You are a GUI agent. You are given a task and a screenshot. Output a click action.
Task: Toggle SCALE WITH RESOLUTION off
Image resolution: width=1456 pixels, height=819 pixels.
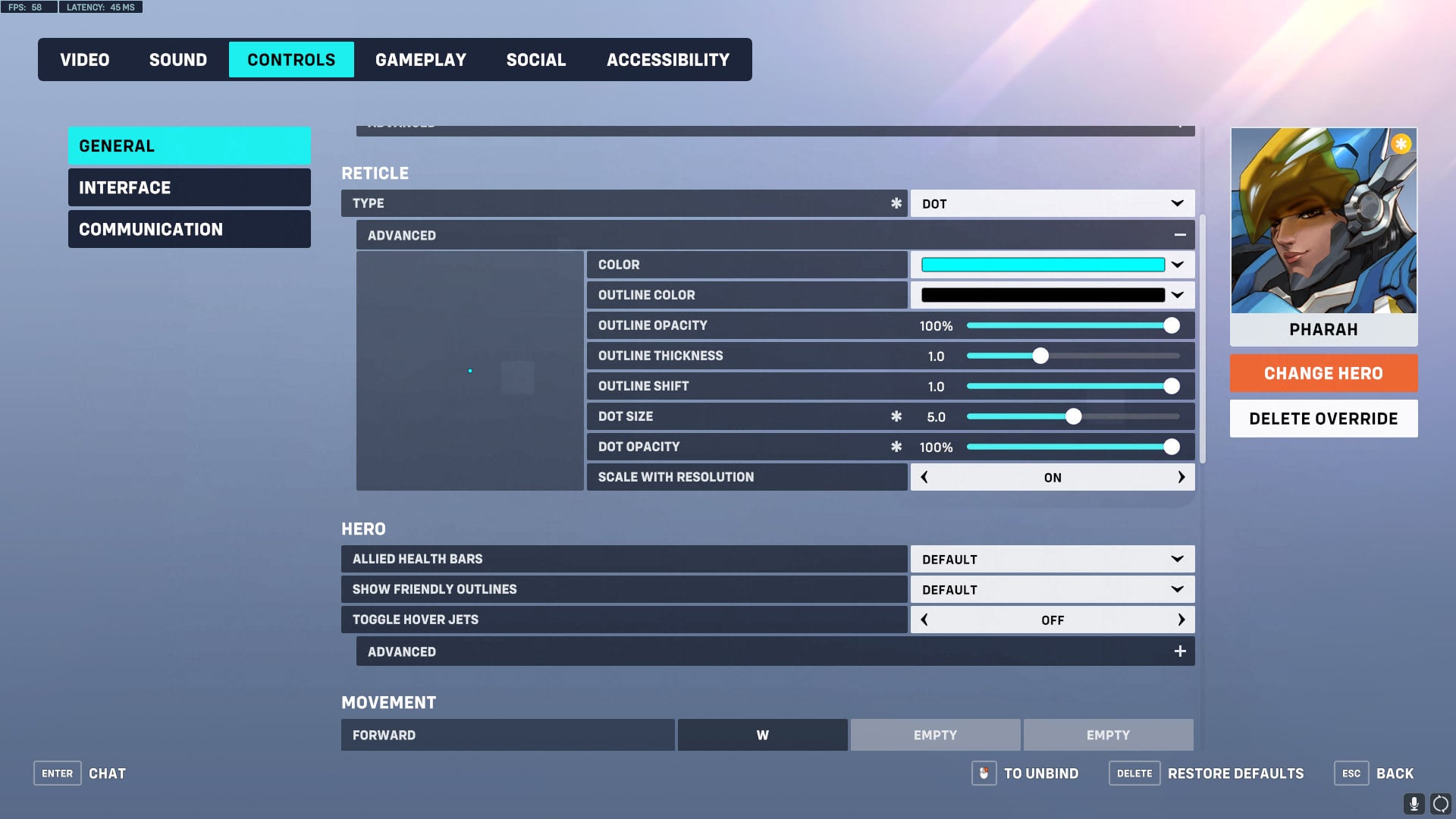point(924,477)
